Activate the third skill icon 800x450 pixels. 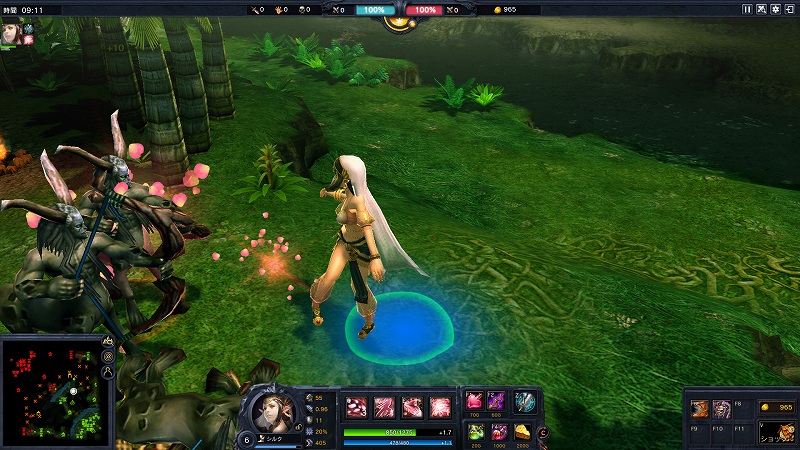[x=412, y=406]
